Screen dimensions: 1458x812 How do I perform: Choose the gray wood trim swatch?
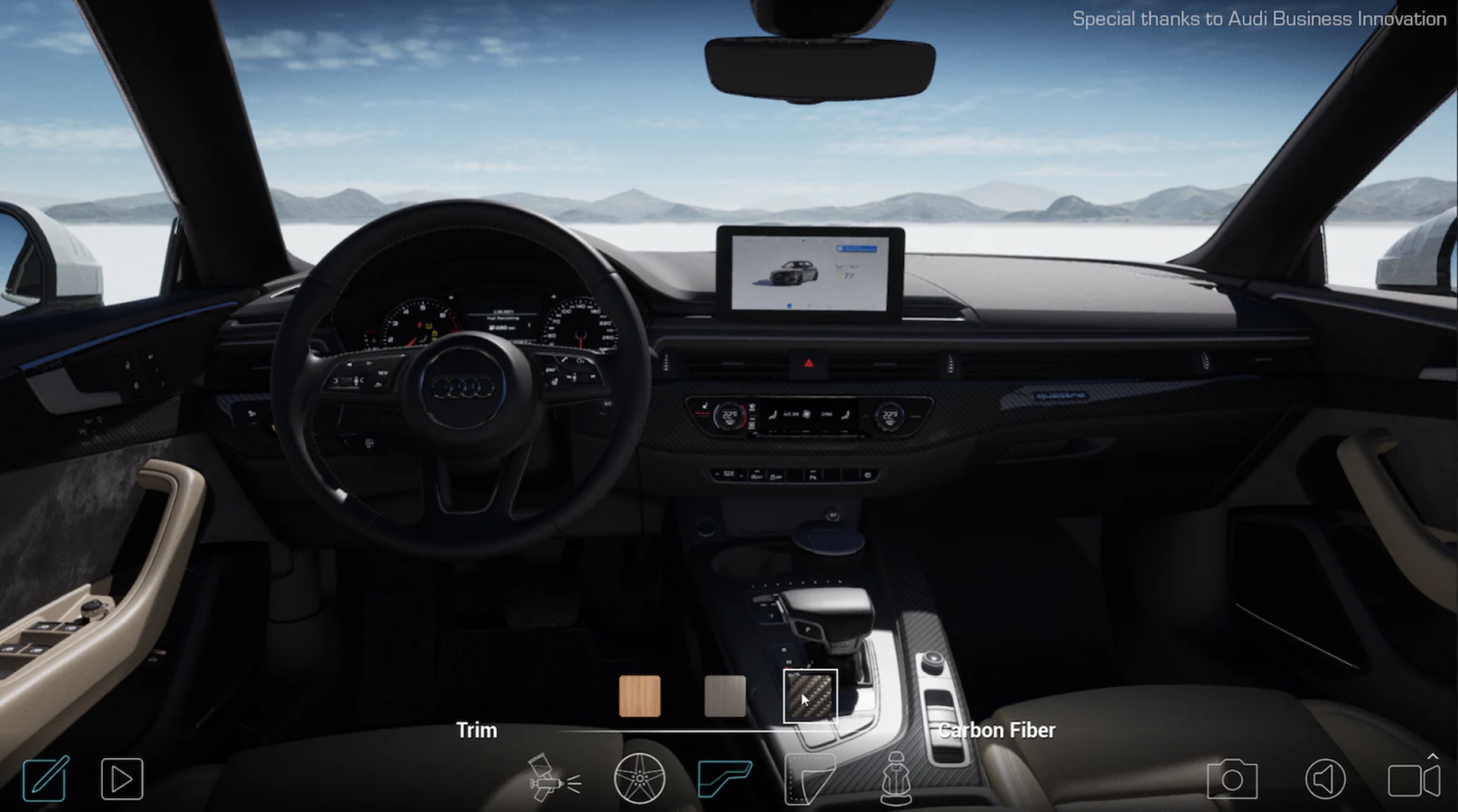point(724,696)
